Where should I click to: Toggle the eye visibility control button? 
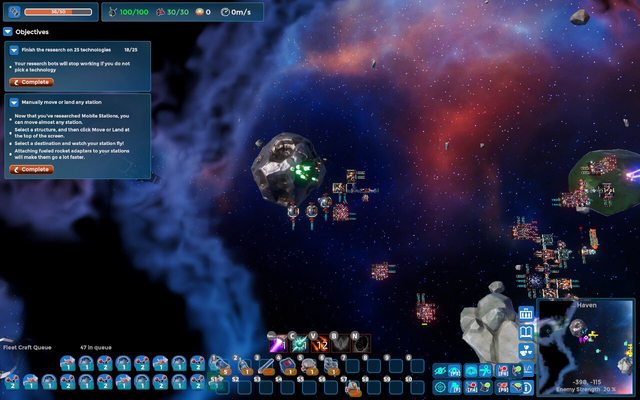pyautogui.click(x=440, y=370)
